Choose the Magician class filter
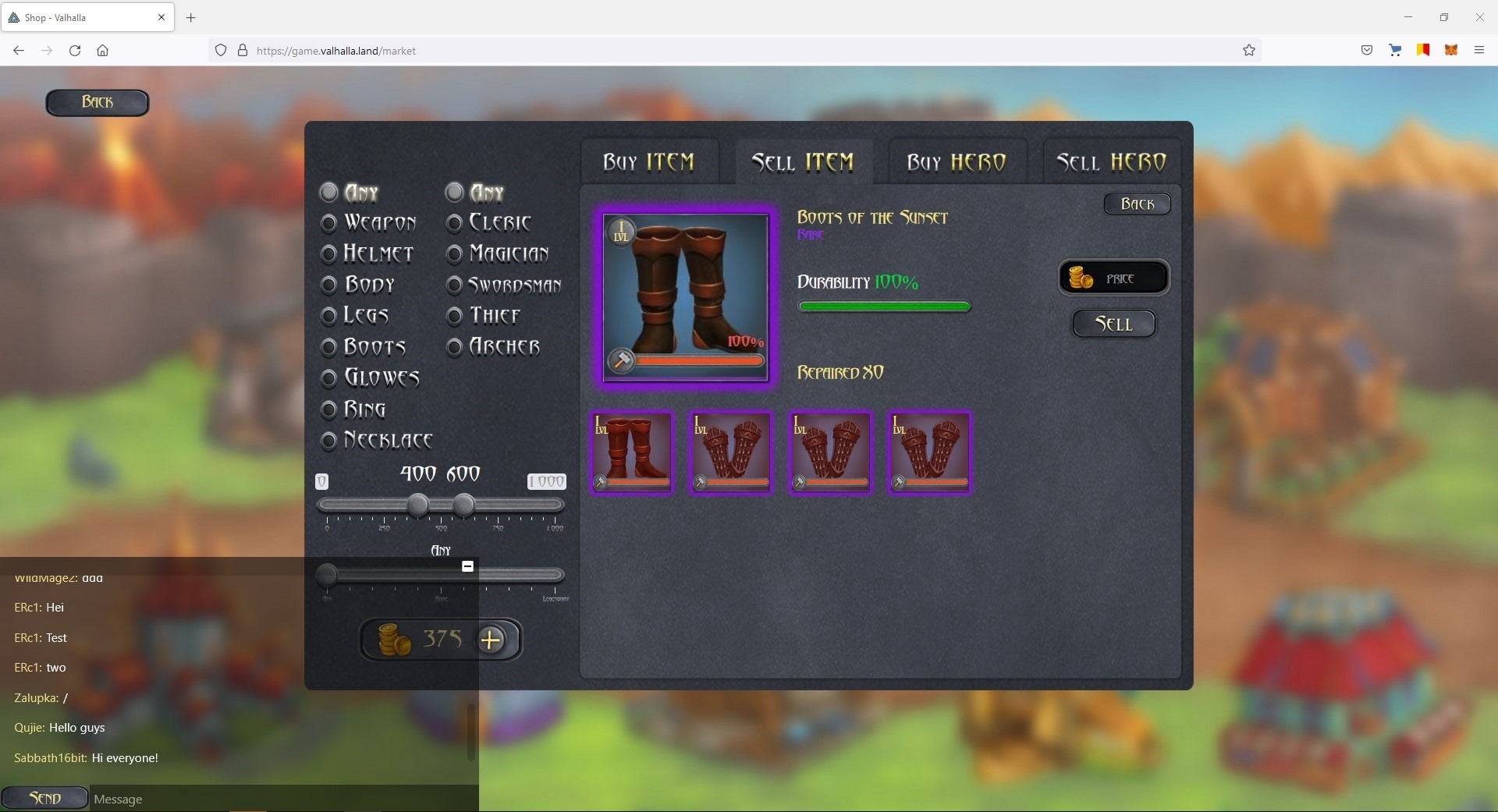The width and height of the screenshot is (1498, 812). click(455, 254)
